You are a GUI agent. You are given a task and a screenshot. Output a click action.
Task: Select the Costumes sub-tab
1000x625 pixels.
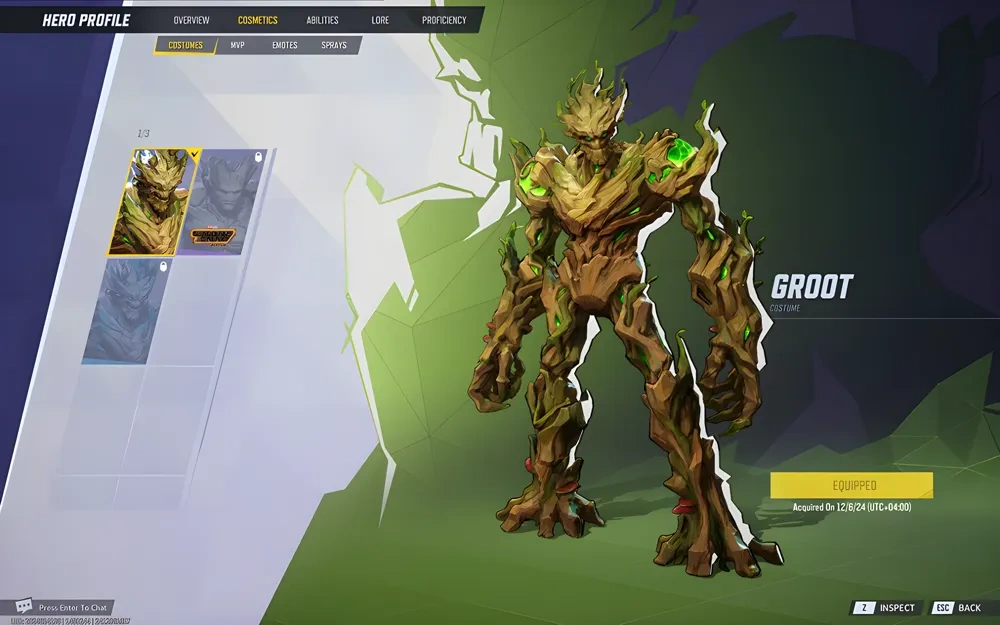pyautogui.click(x=186, y=45)
